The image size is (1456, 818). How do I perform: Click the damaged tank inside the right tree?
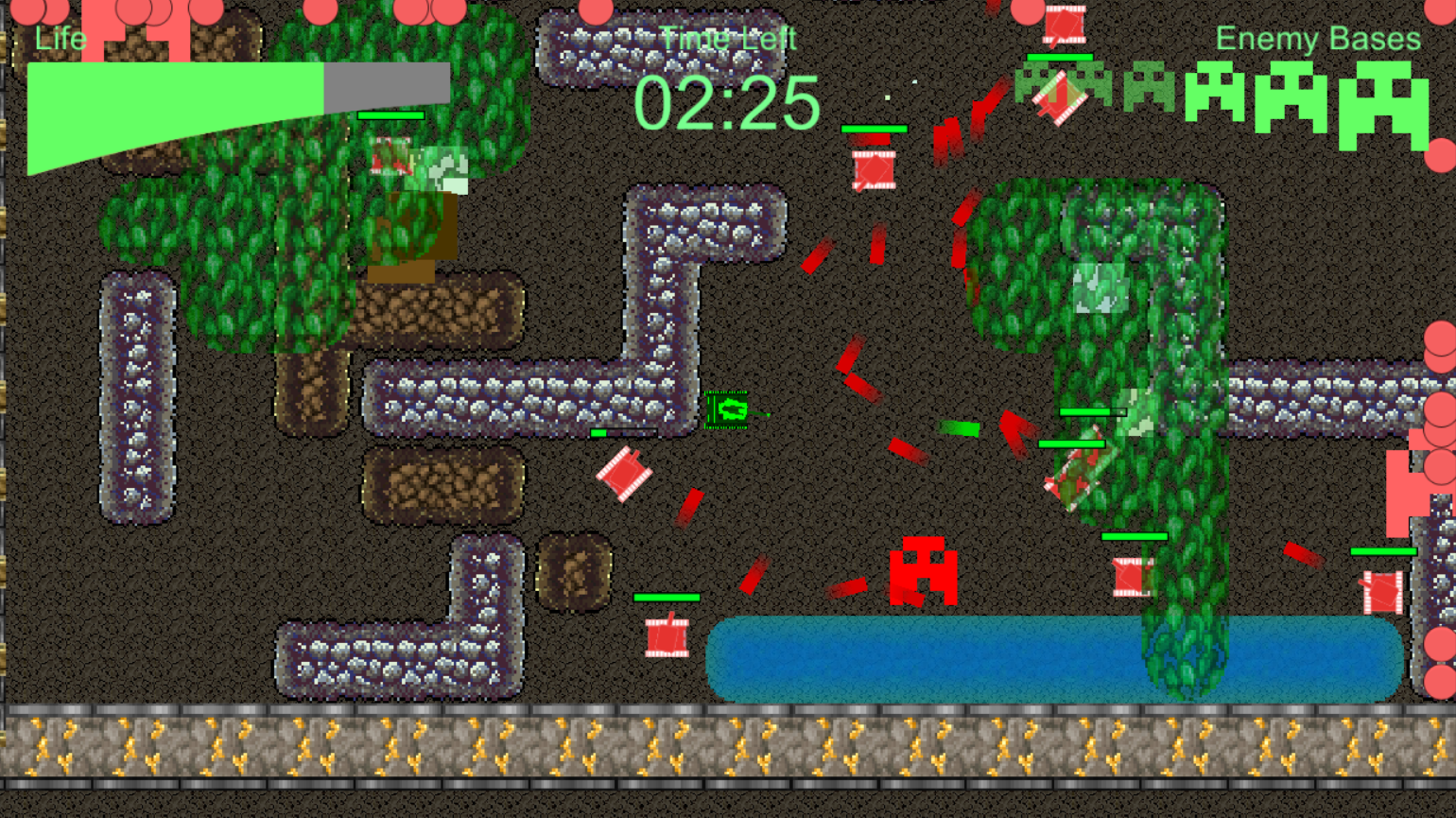1078,468
